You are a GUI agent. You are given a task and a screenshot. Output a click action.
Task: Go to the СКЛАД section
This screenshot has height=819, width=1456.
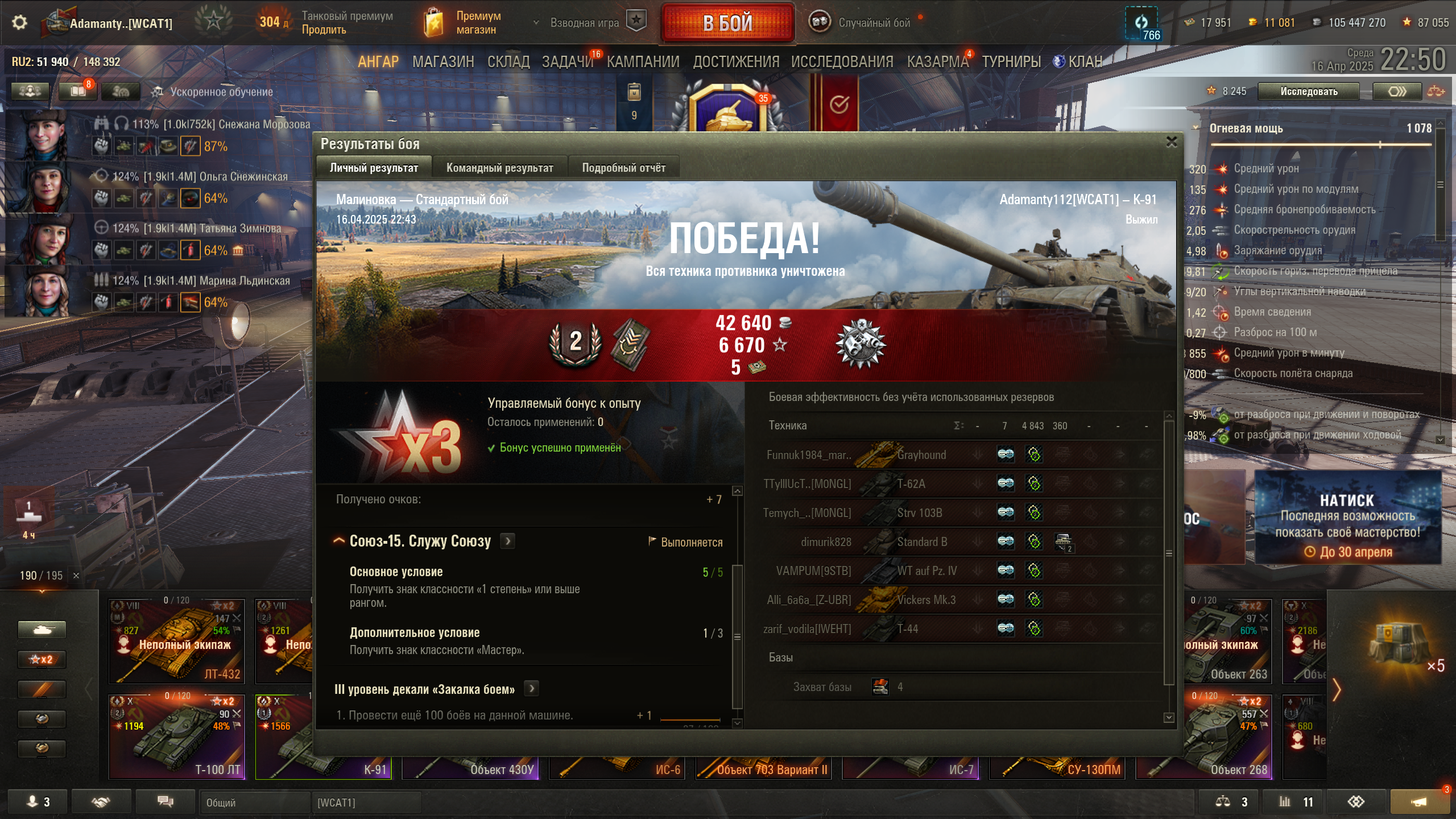coord(508,61)
